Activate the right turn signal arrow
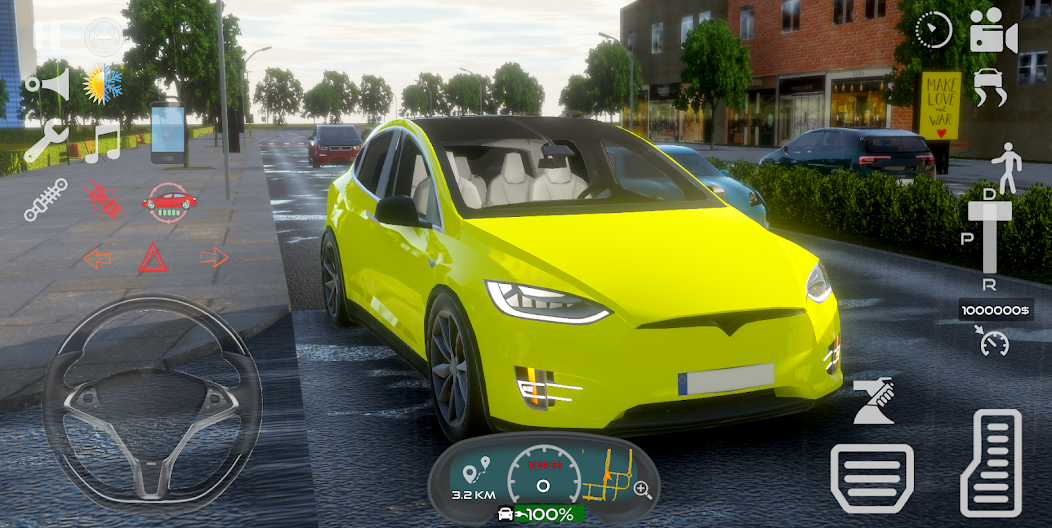1052x528 pixels. (214, 257)
